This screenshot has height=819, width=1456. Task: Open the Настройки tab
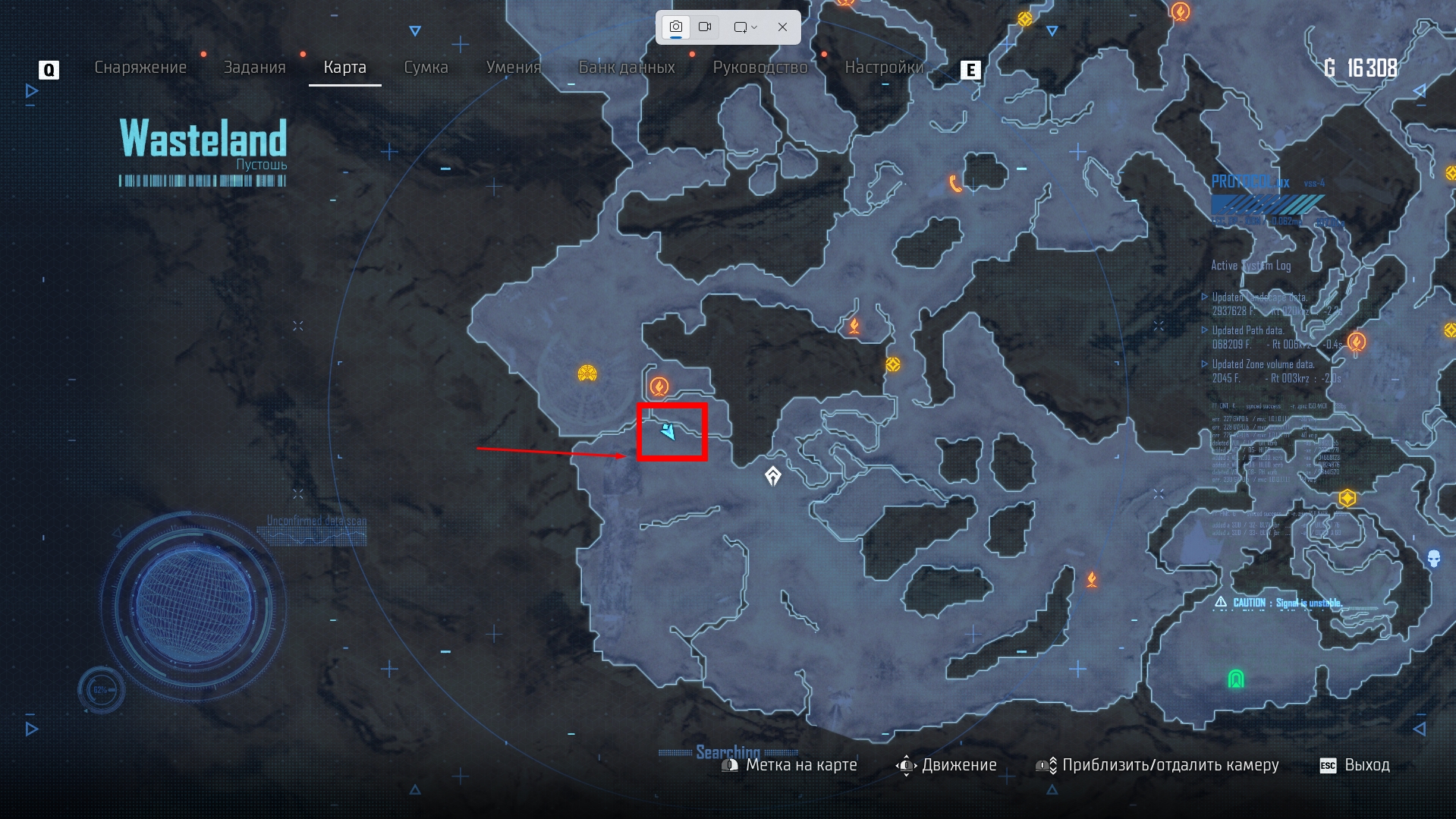click(x=884, y=68)
